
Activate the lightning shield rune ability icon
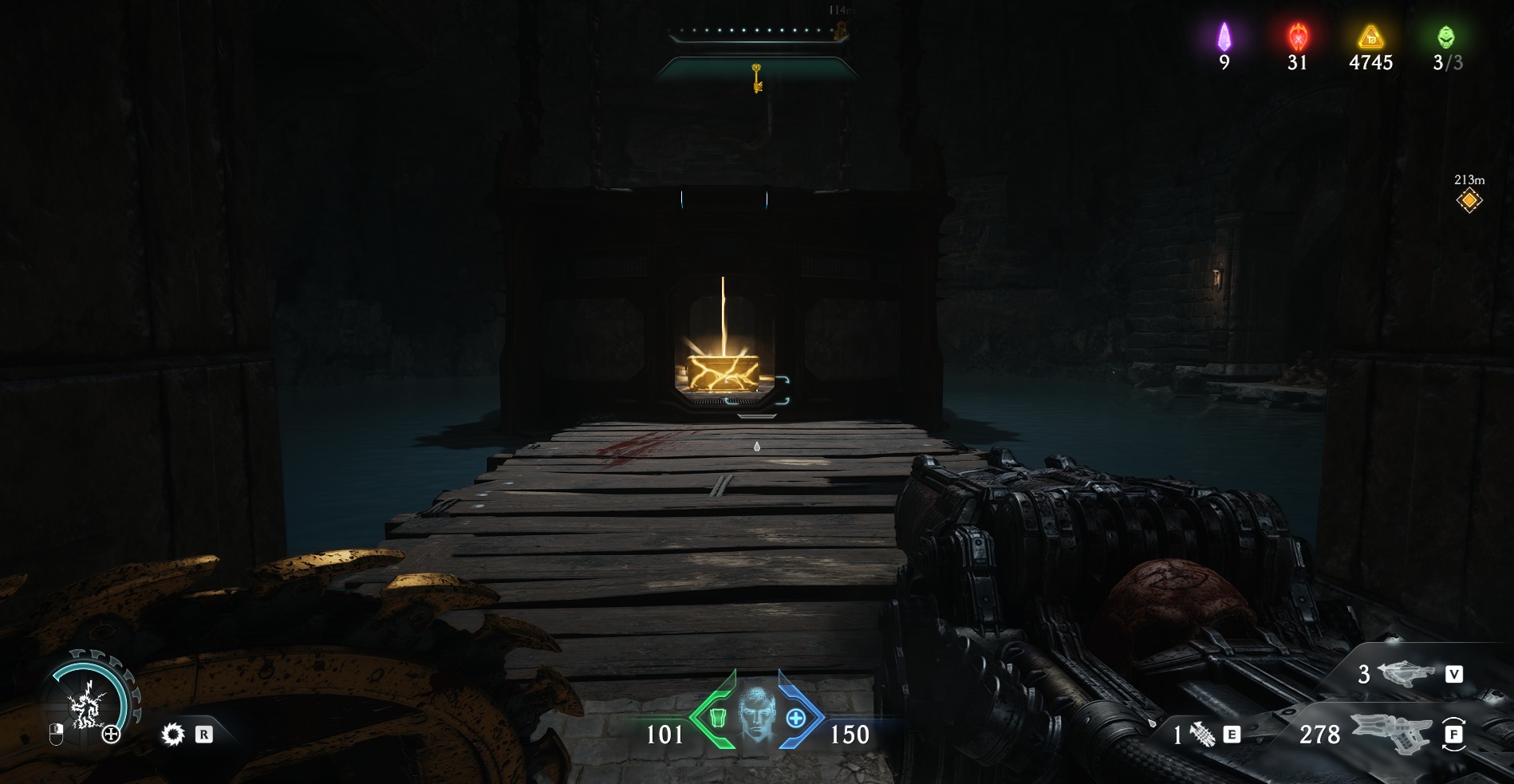pos(85,704)
